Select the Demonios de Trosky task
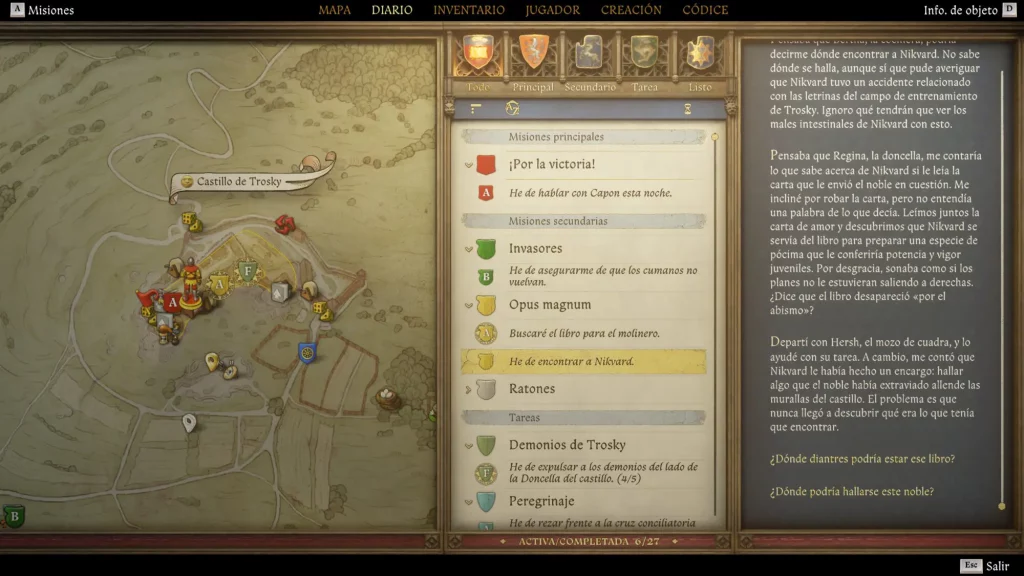This screenshot has height=576, width=1024. click(x=566, y=444)
